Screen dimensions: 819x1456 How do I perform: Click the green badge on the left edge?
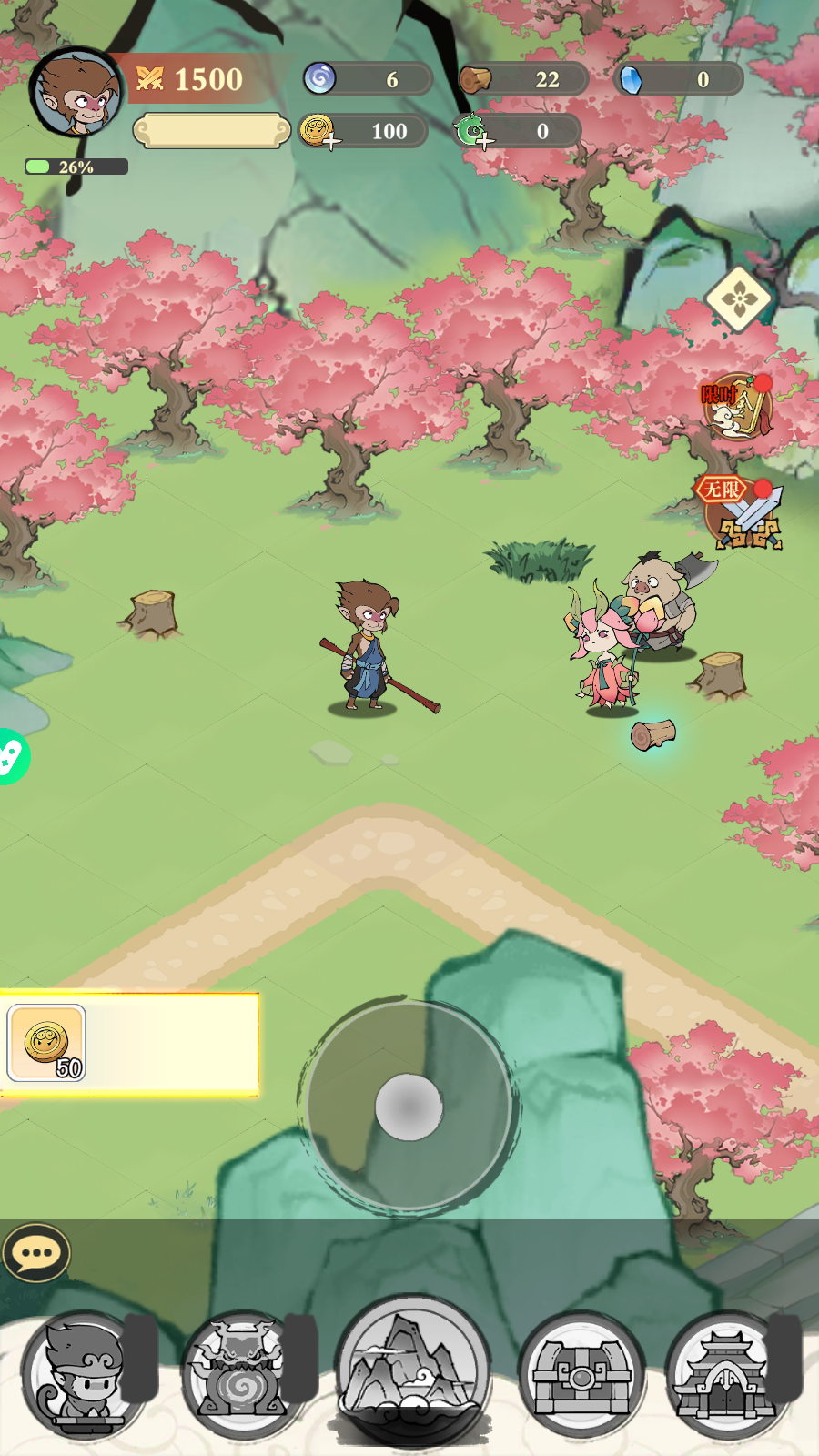pos(11,756)
